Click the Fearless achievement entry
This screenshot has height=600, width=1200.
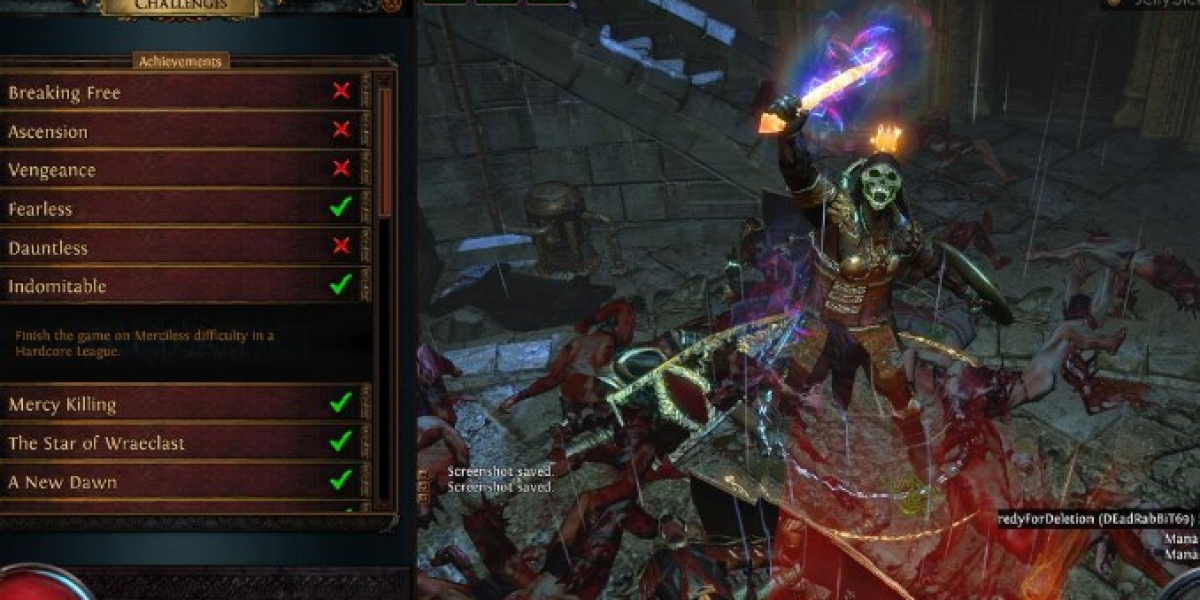(180, 209)
